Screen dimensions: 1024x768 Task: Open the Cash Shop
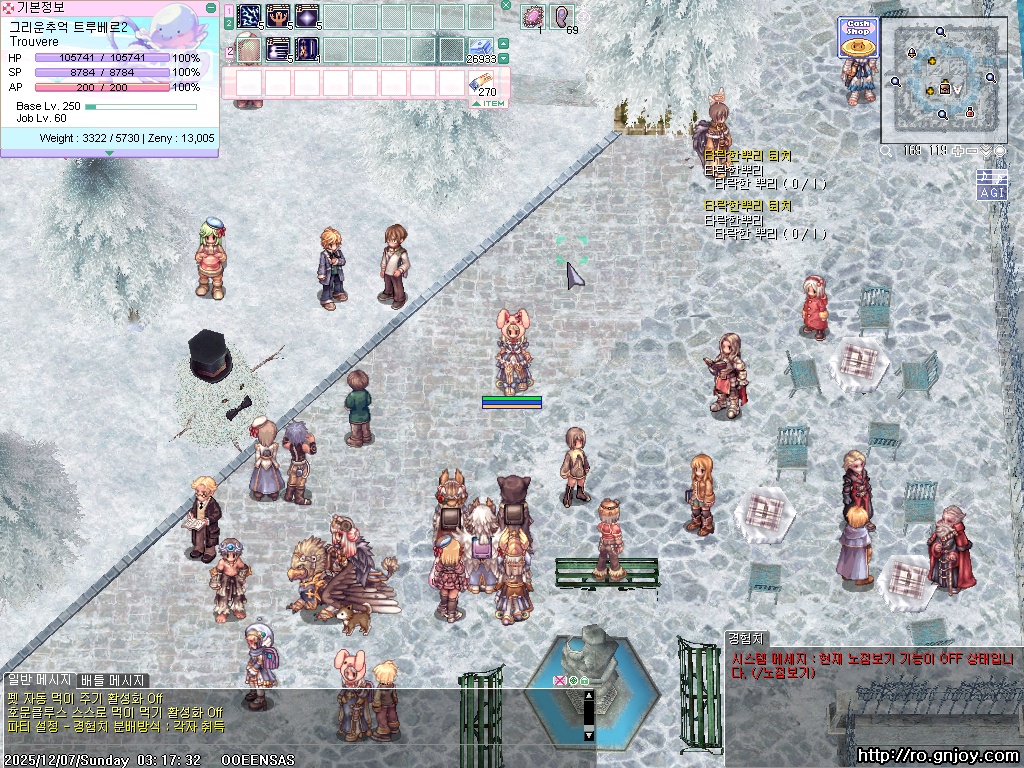tap(856, 39)
